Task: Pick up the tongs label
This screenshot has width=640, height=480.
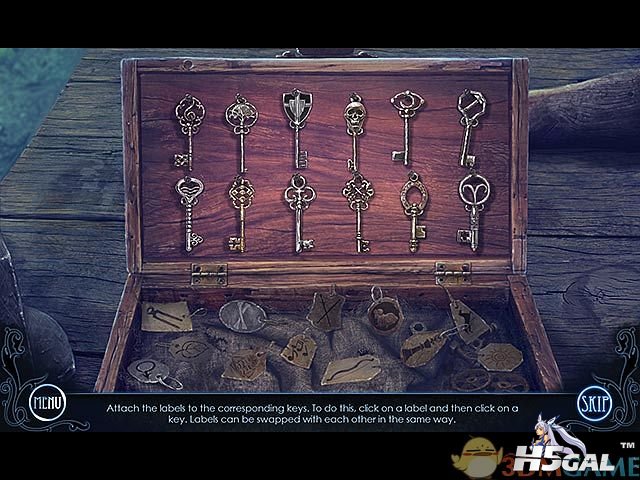Action: (164, 315)
